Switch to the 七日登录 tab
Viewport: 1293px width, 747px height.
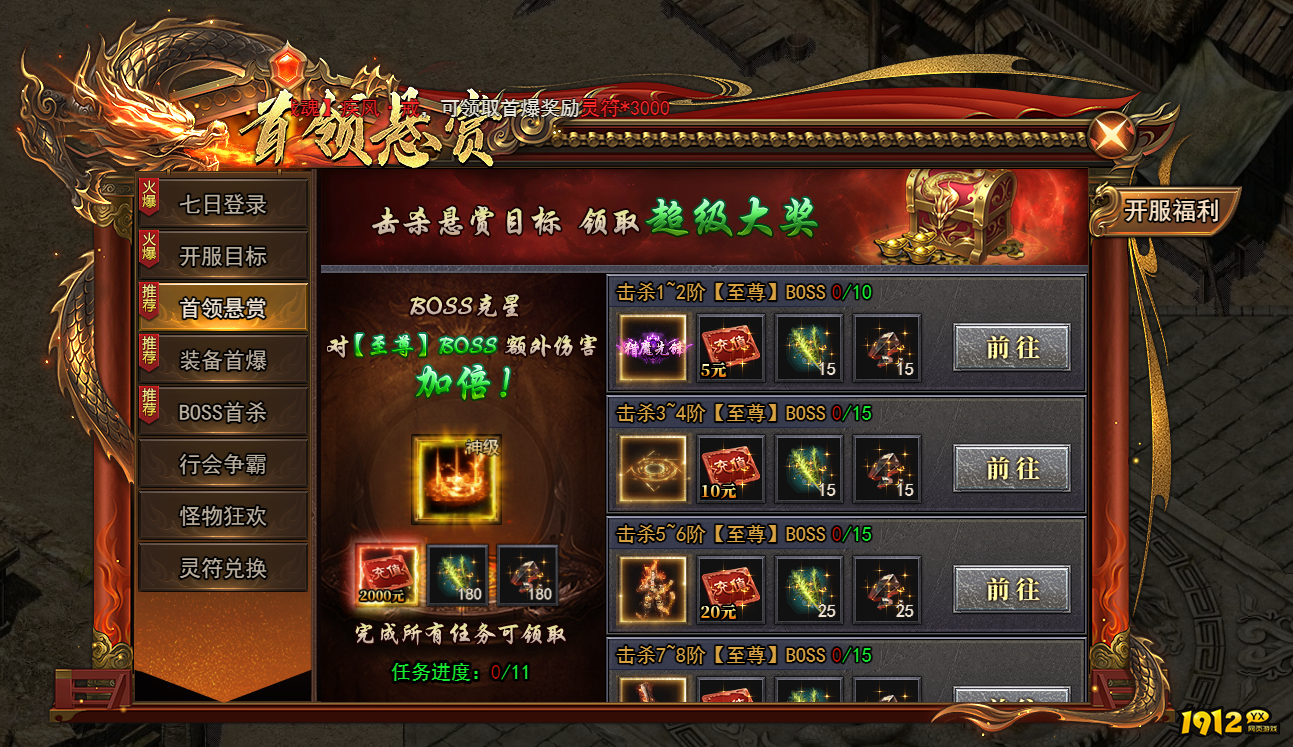[222, 205]
